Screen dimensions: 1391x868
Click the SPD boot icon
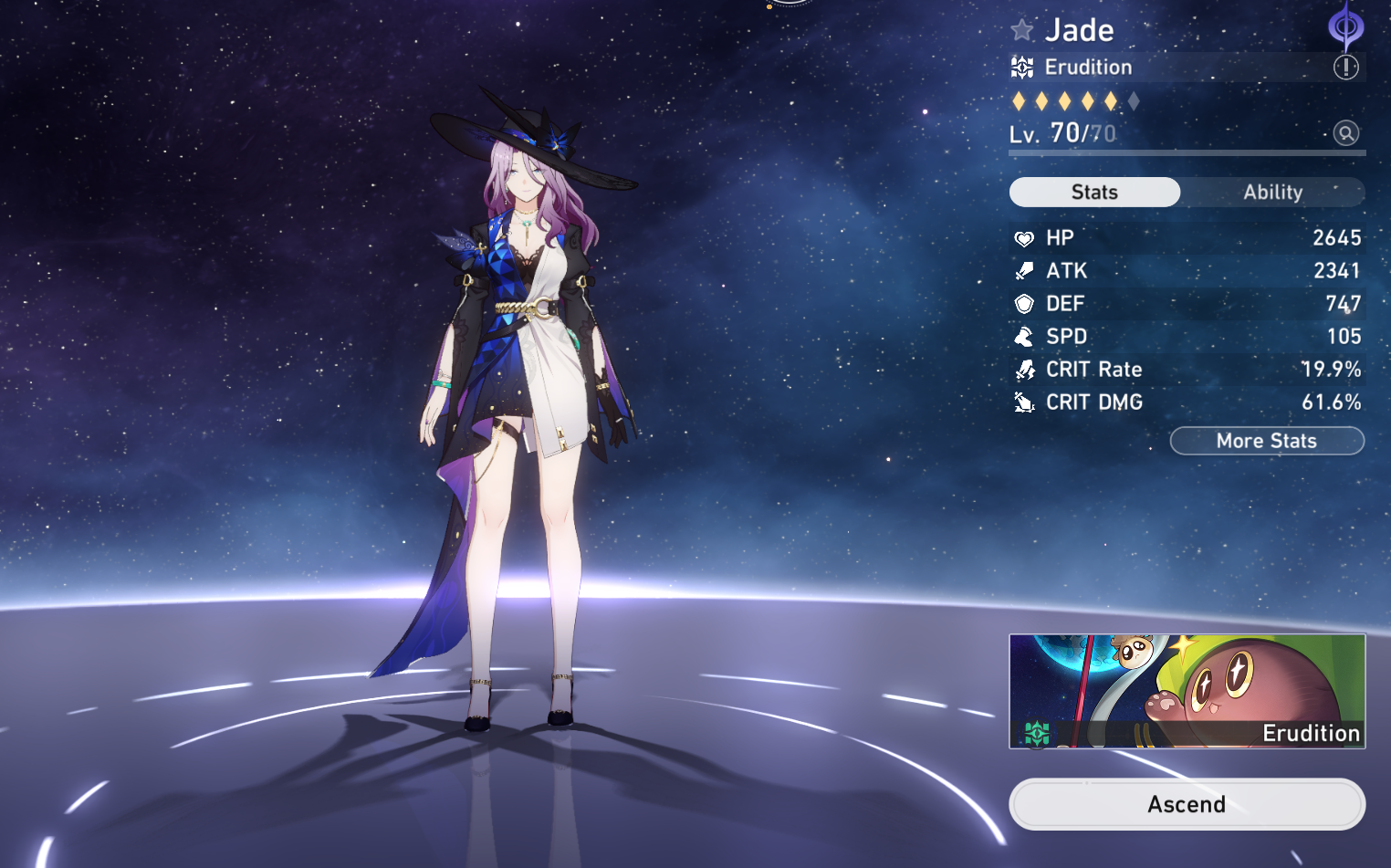click(1026, 336)
